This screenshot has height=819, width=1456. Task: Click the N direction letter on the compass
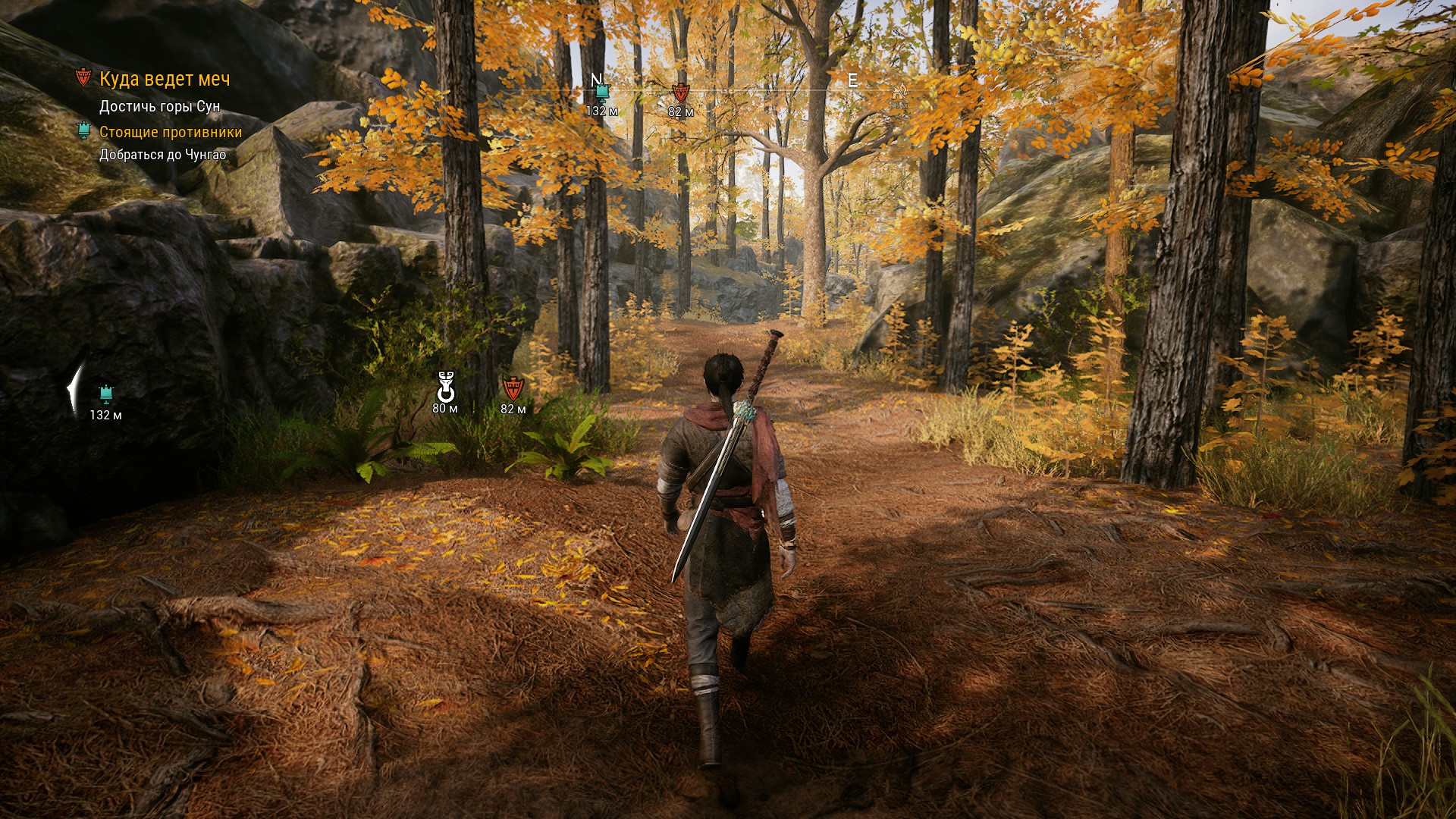click(596, 79)
